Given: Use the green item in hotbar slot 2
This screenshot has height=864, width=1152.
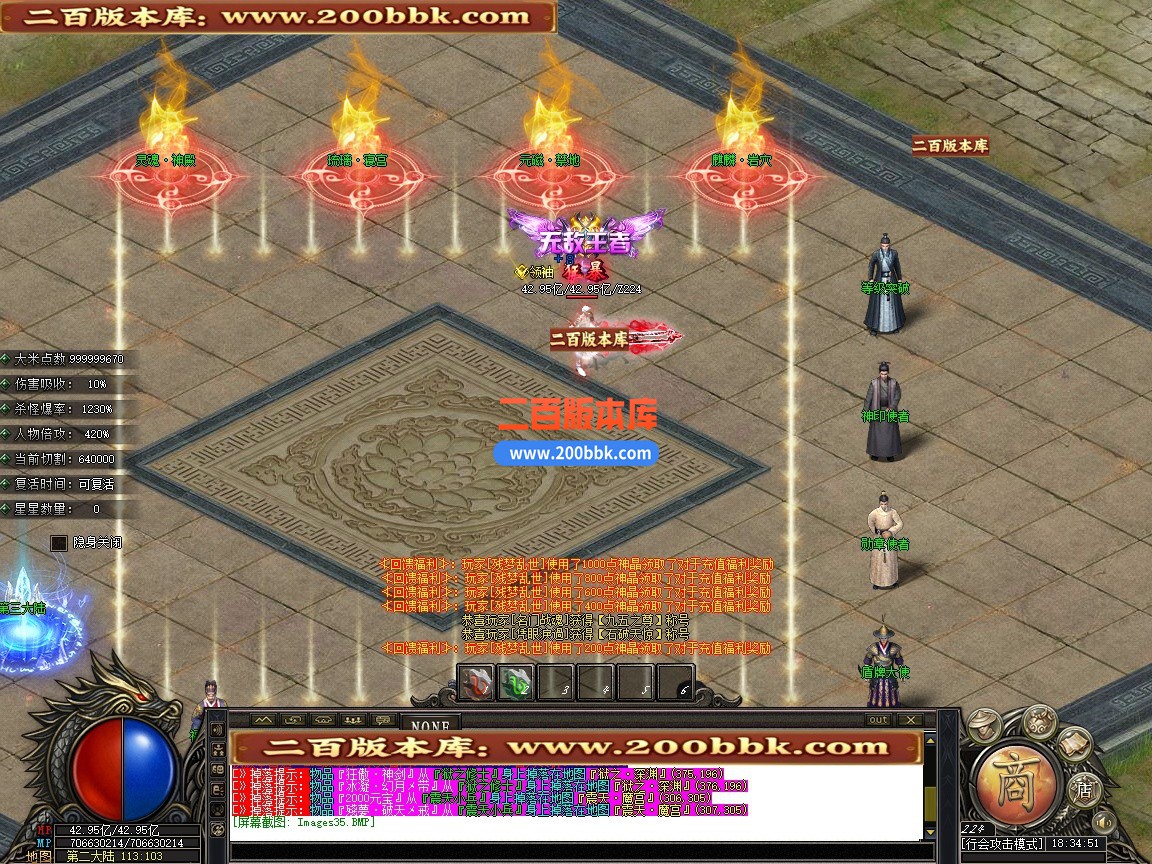Looking at the screenshot, I should coord(515,683).
